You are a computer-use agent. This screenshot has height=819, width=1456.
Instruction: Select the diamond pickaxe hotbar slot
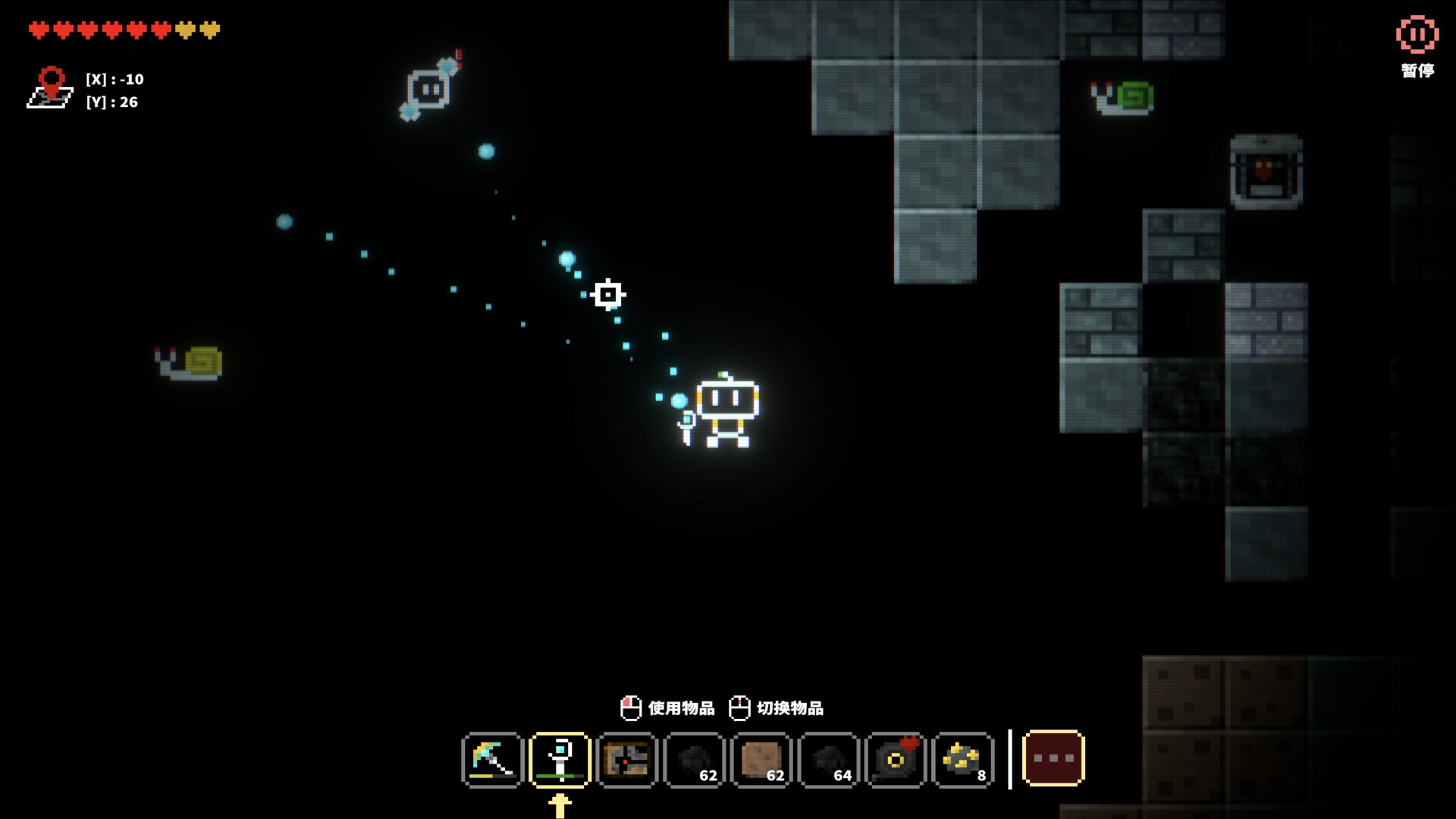coord(492,760)
